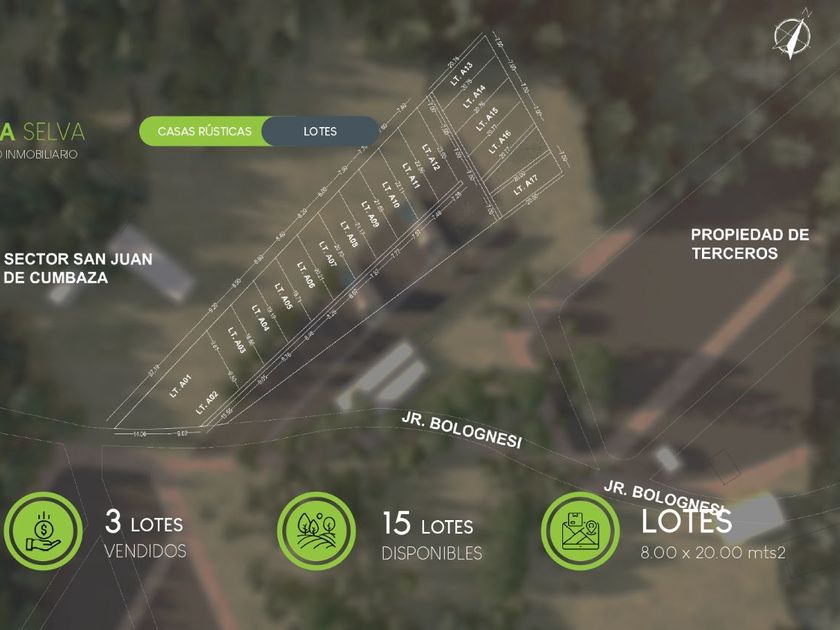Pick lot LT. A15 on the plan

point(490,119)
